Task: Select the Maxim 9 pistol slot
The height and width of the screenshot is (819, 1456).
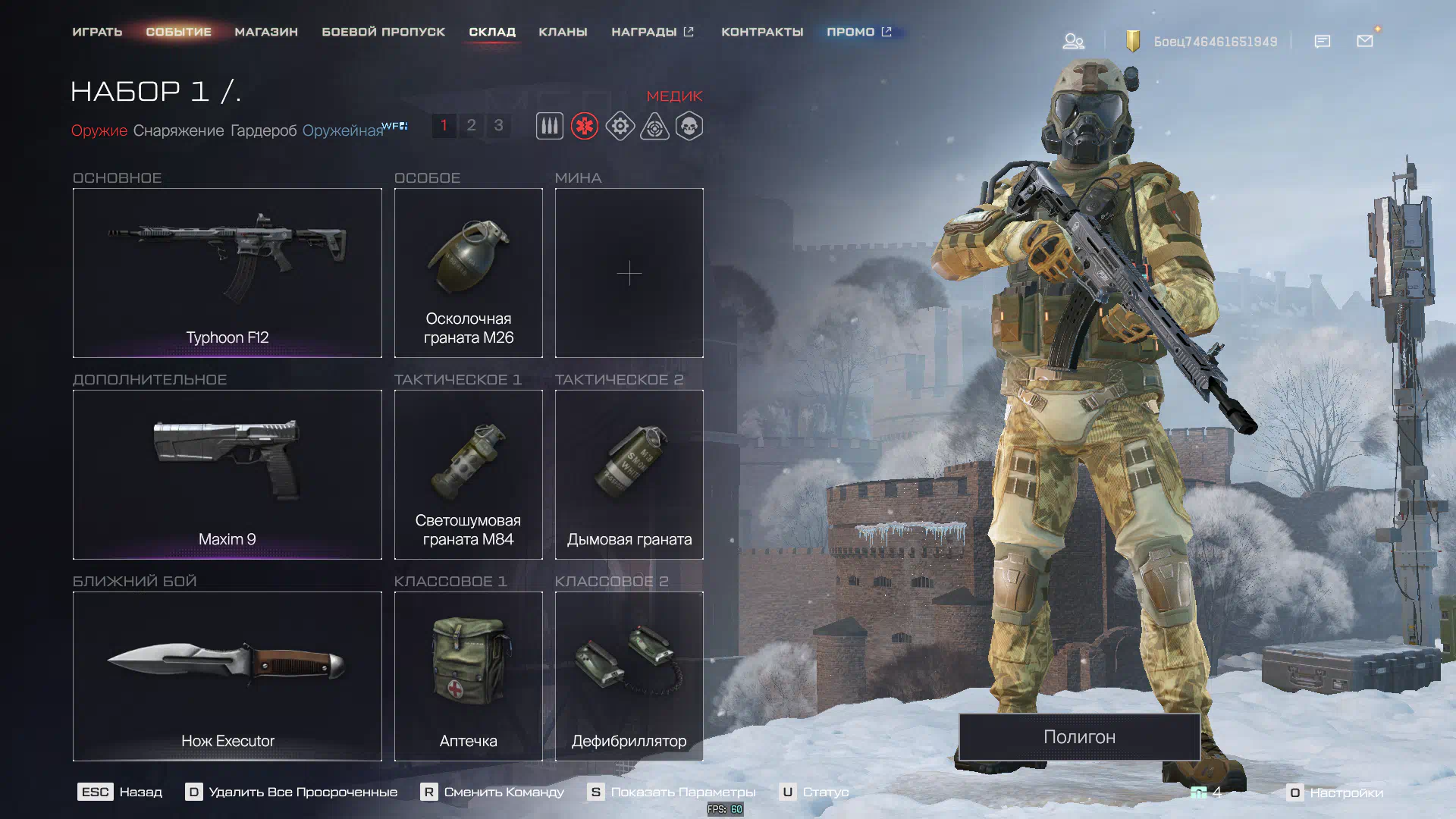Action: [x=227, y=474]
